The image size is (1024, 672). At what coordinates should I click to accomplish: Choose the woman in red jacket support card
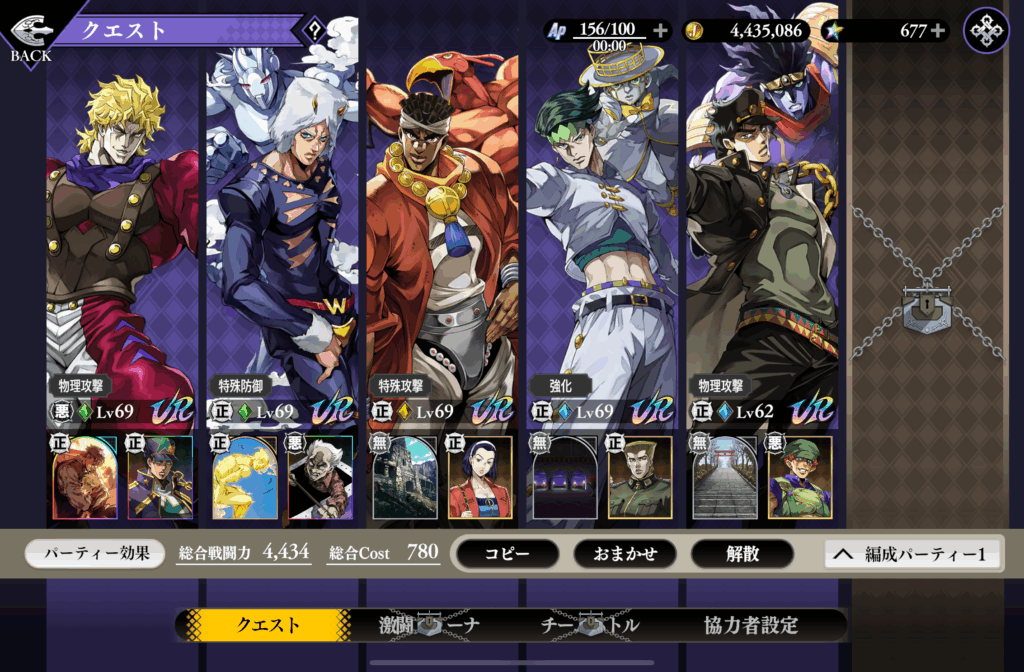click(x=480, y=478)
